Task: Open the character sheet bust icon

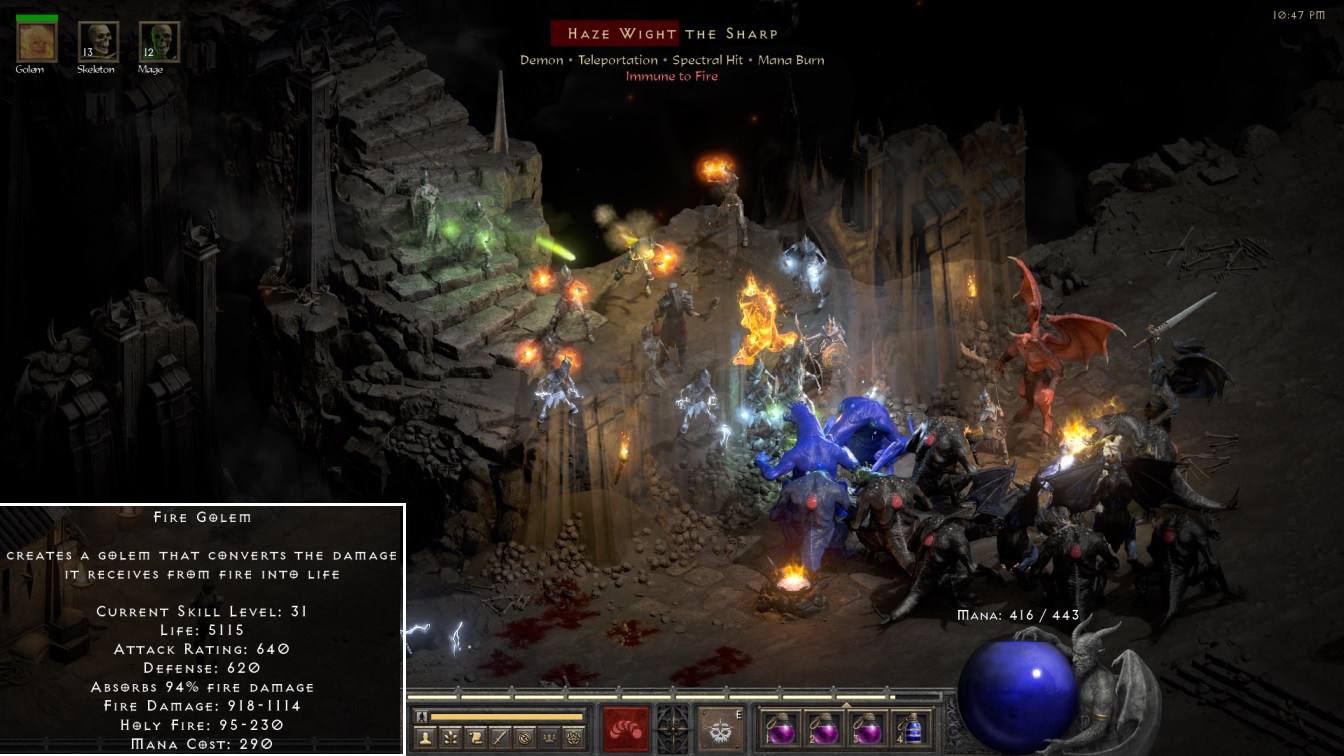Action: [x=423, y=739]
